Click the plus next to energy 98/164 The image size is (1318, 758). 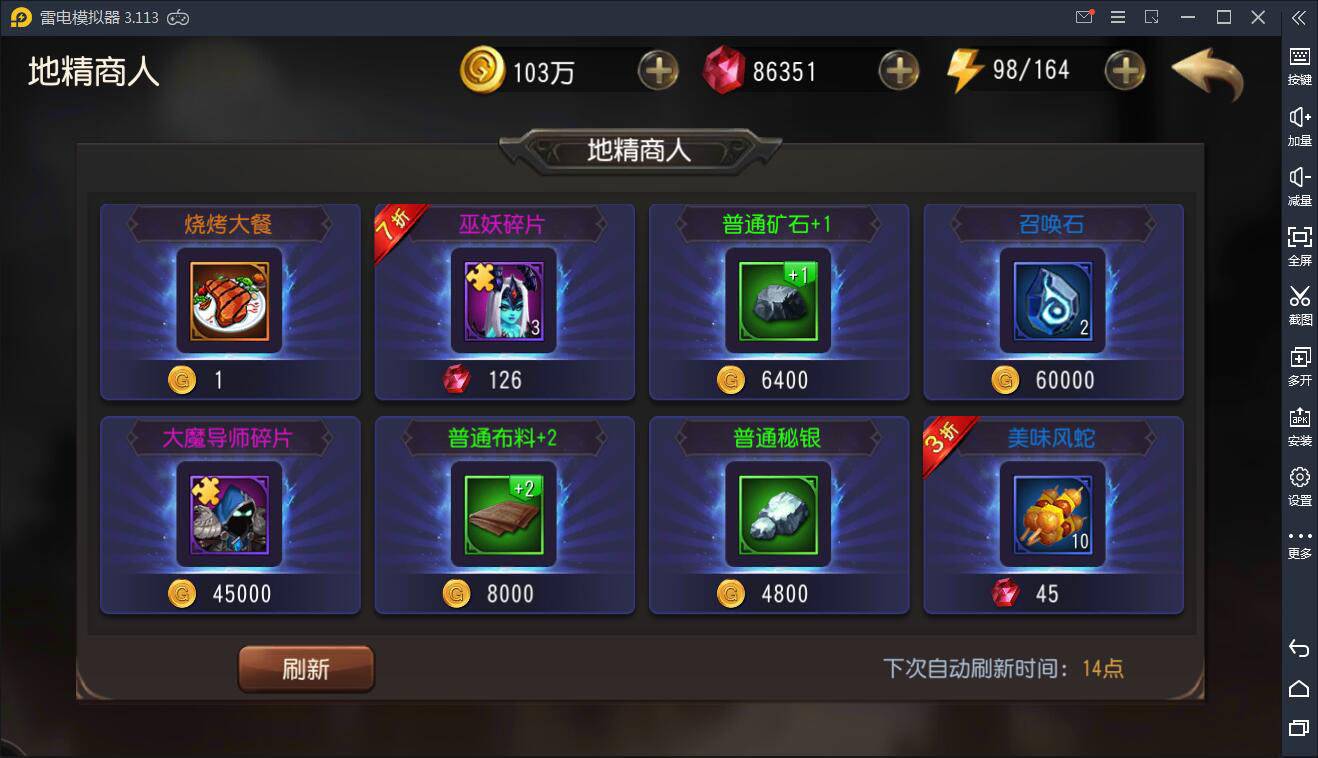click(x=1127, y=70)
